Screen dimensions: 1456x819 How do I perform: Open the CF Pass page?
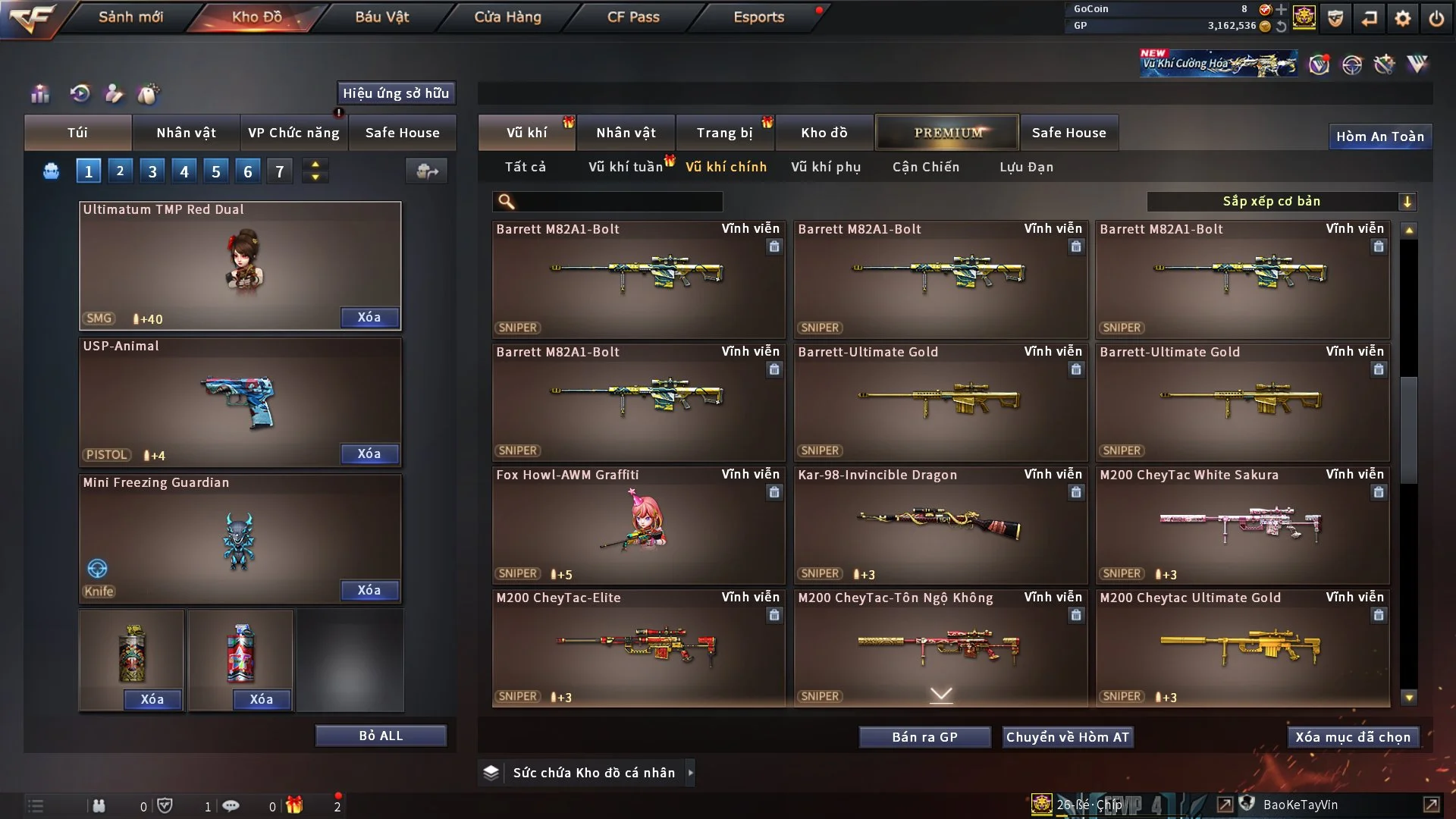[x=633, y=17]
